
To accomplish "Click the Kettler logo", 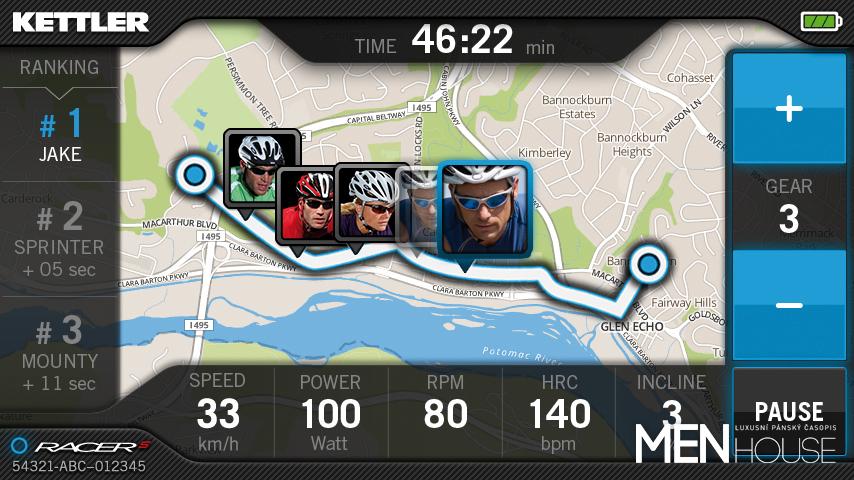I will tap(80, 21).
